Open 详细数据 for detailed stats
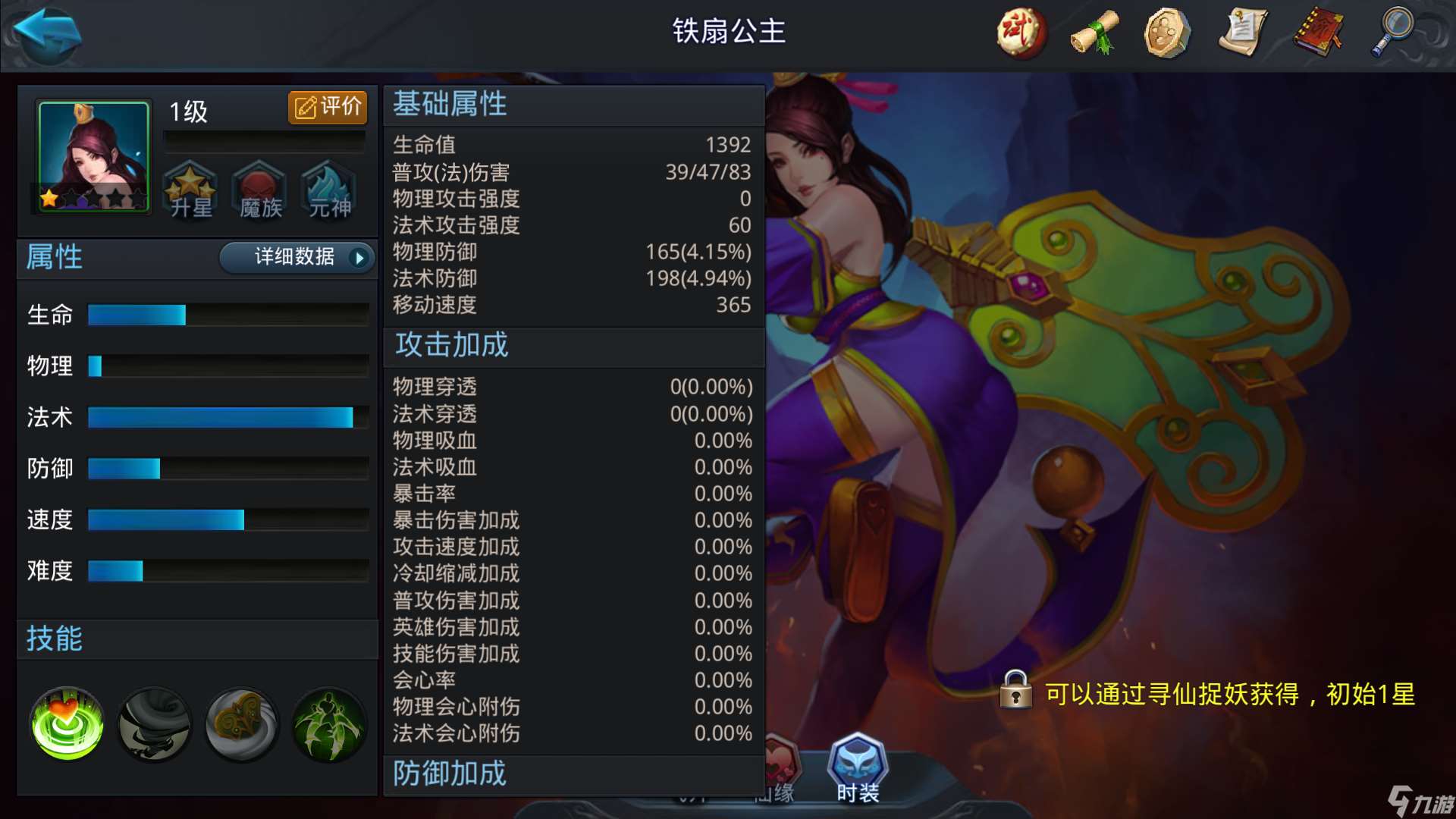This screenshot has width=1456, height=819. point(294,258)
